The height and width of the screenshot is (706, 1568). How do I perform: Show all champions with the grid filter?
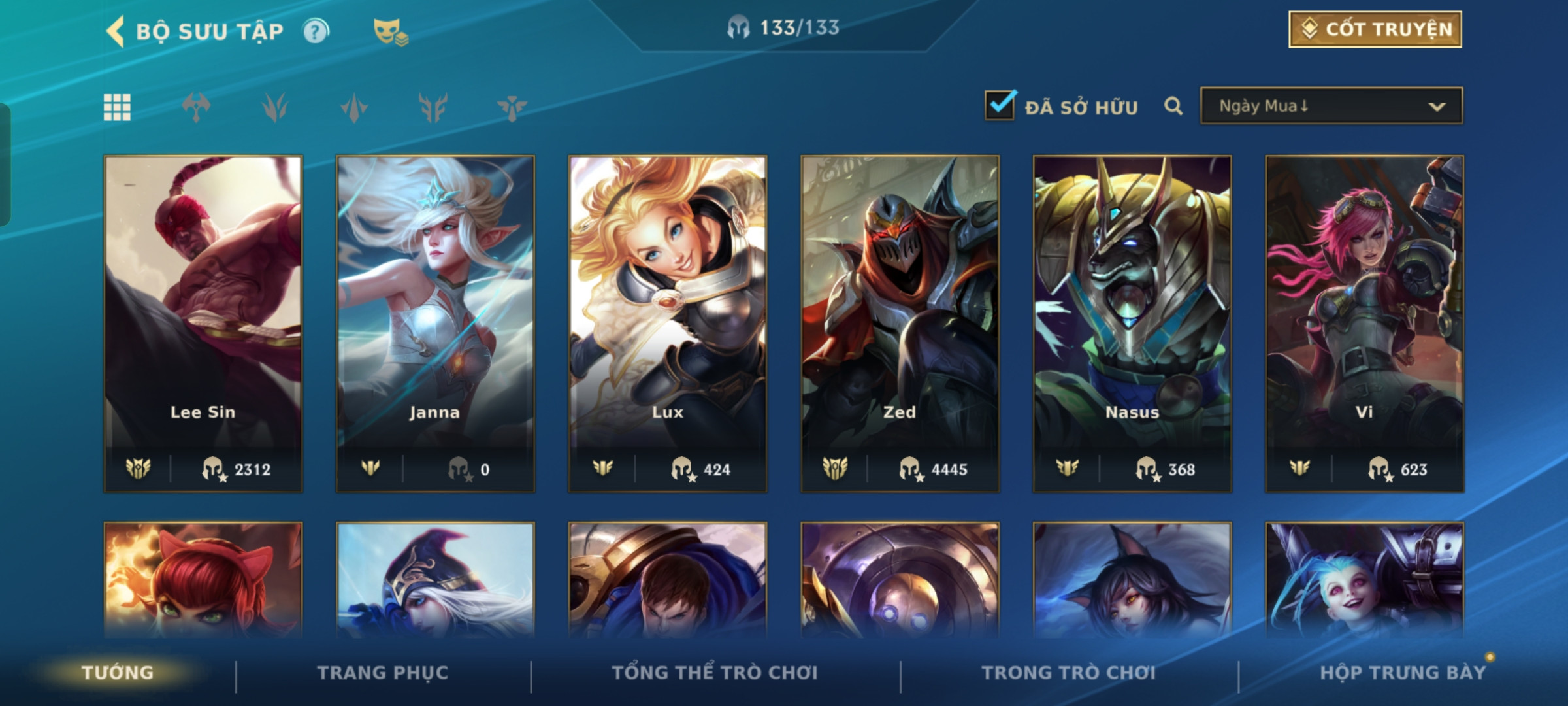[117, 107]
